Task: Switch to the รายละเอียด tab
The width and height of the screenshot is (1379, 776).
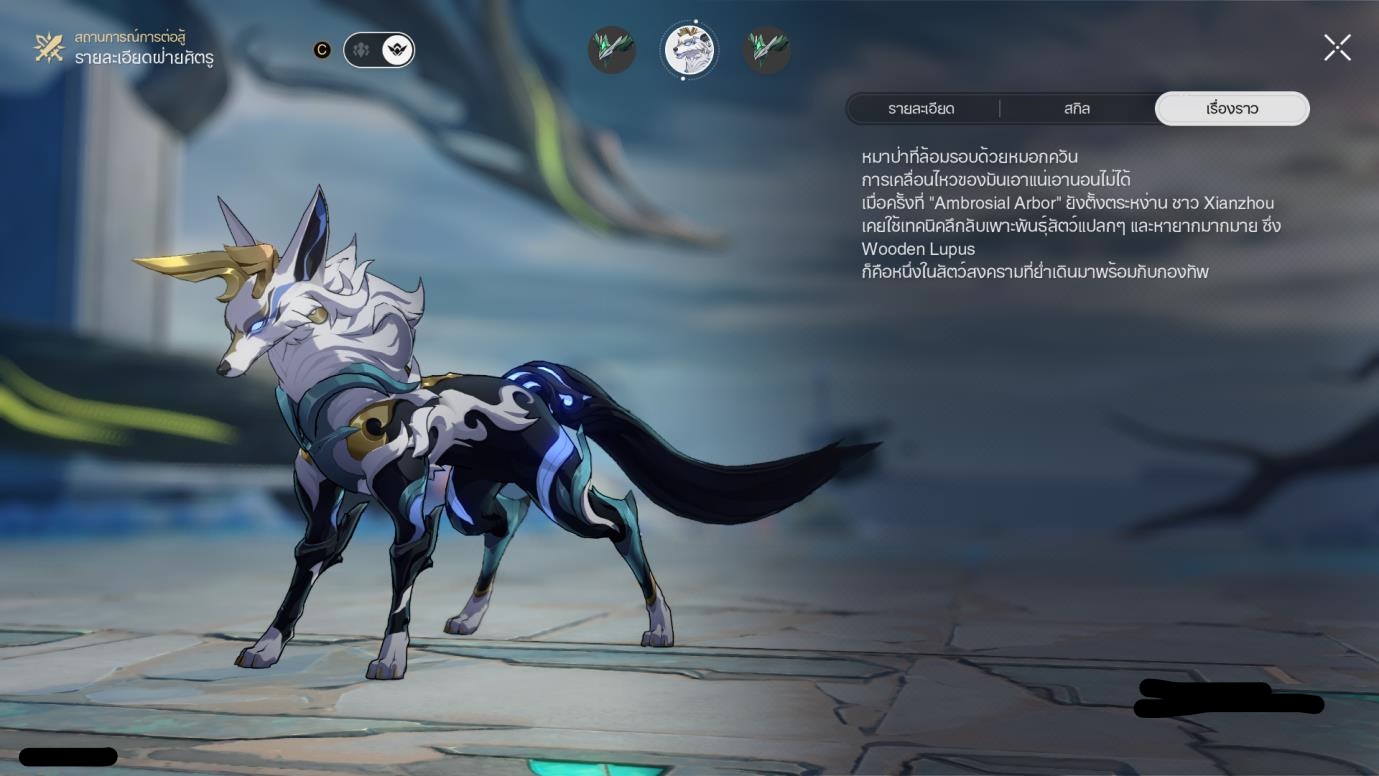Action: tap(921, 109)
